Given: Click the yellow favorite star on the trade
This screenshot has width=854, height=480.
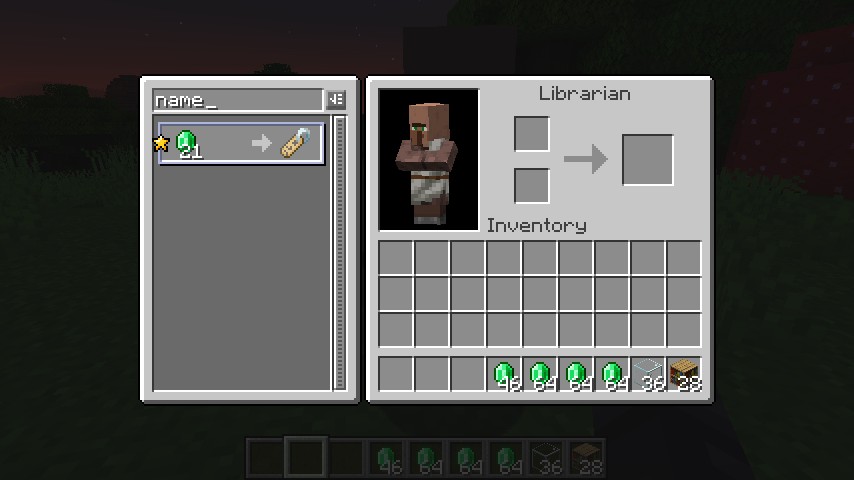Looking at the screenshot, I should coord(161,144).
